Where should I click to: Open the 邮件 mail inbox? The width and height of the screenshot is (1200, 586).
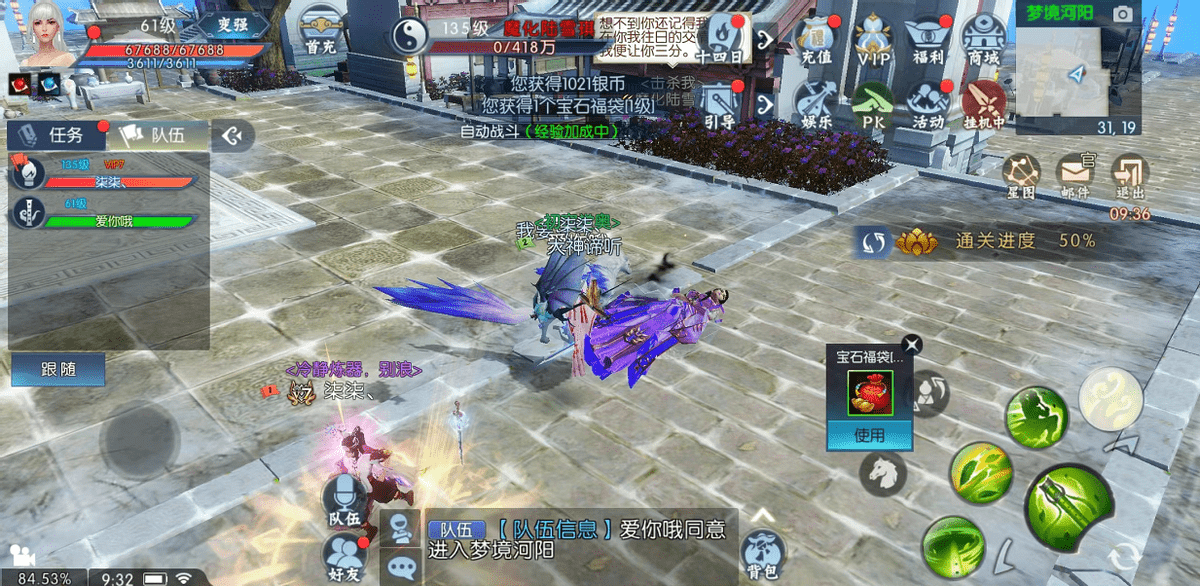(1075, 176)
